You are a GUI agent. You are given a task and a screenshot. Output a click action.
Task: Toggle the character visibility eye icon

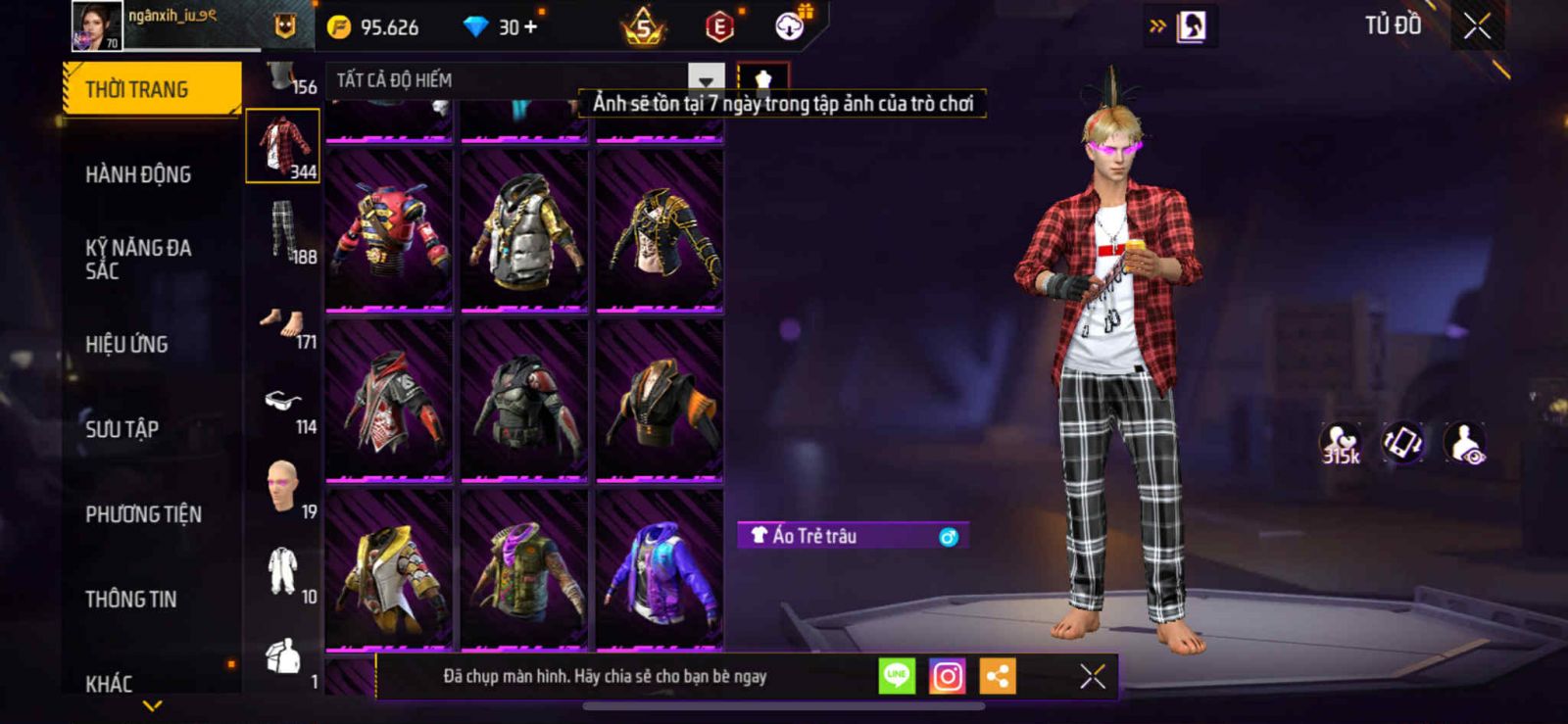[1466, 443]
